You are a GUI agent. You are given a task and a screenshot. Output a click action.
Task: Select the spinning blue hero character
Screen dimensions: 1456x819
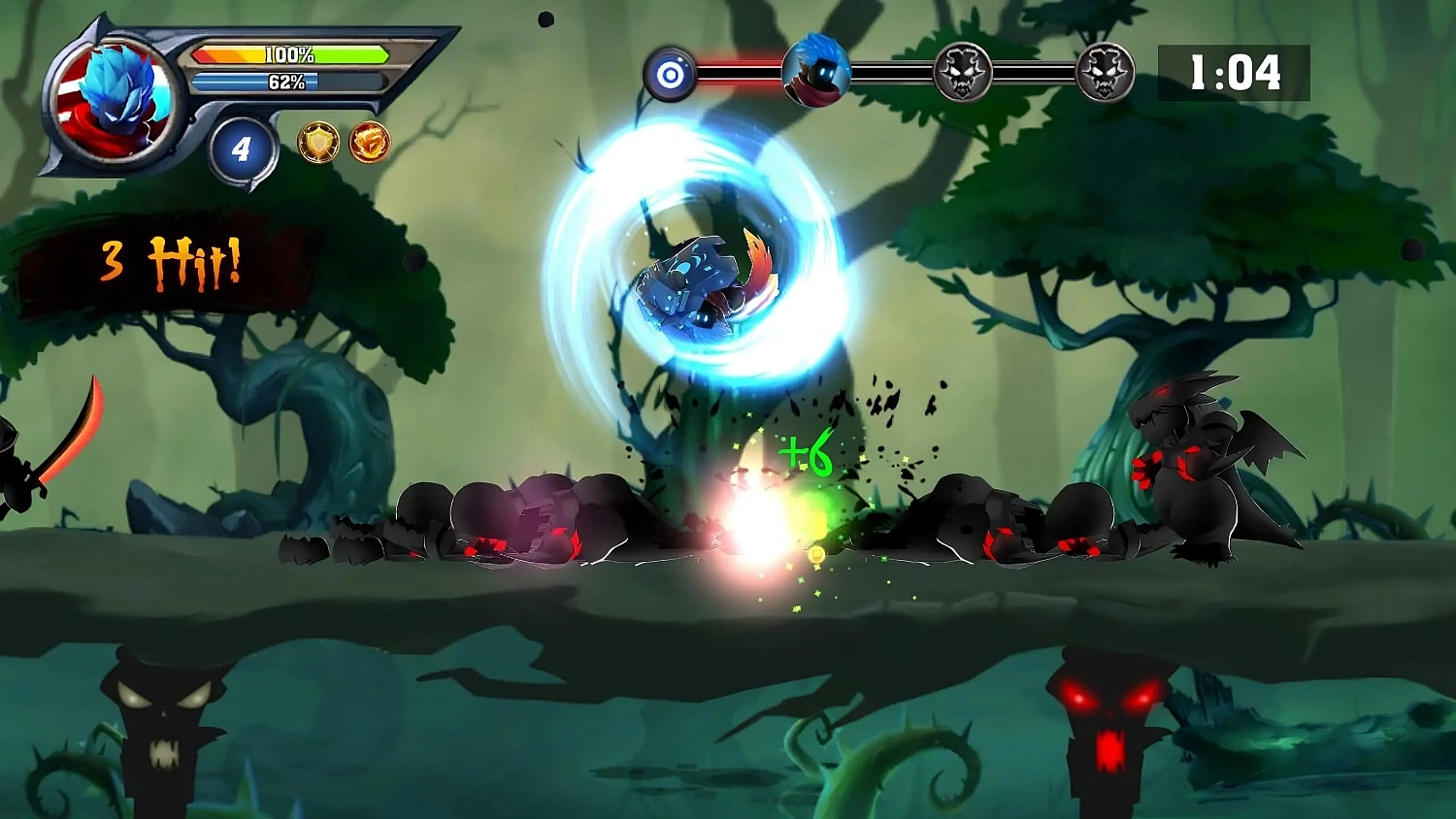[699, 281]
